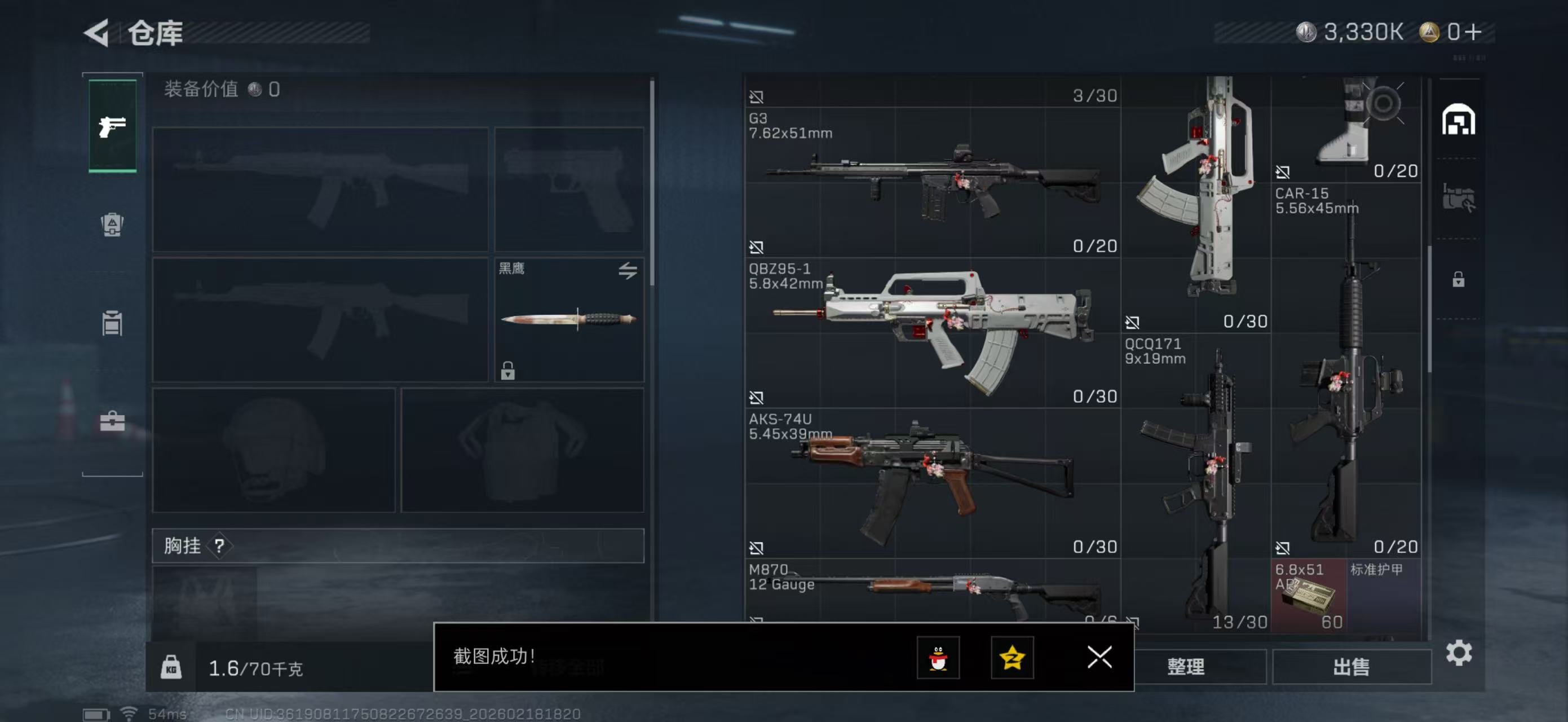
Task: Open settings with the gear icon
Action: point(1459,653)
